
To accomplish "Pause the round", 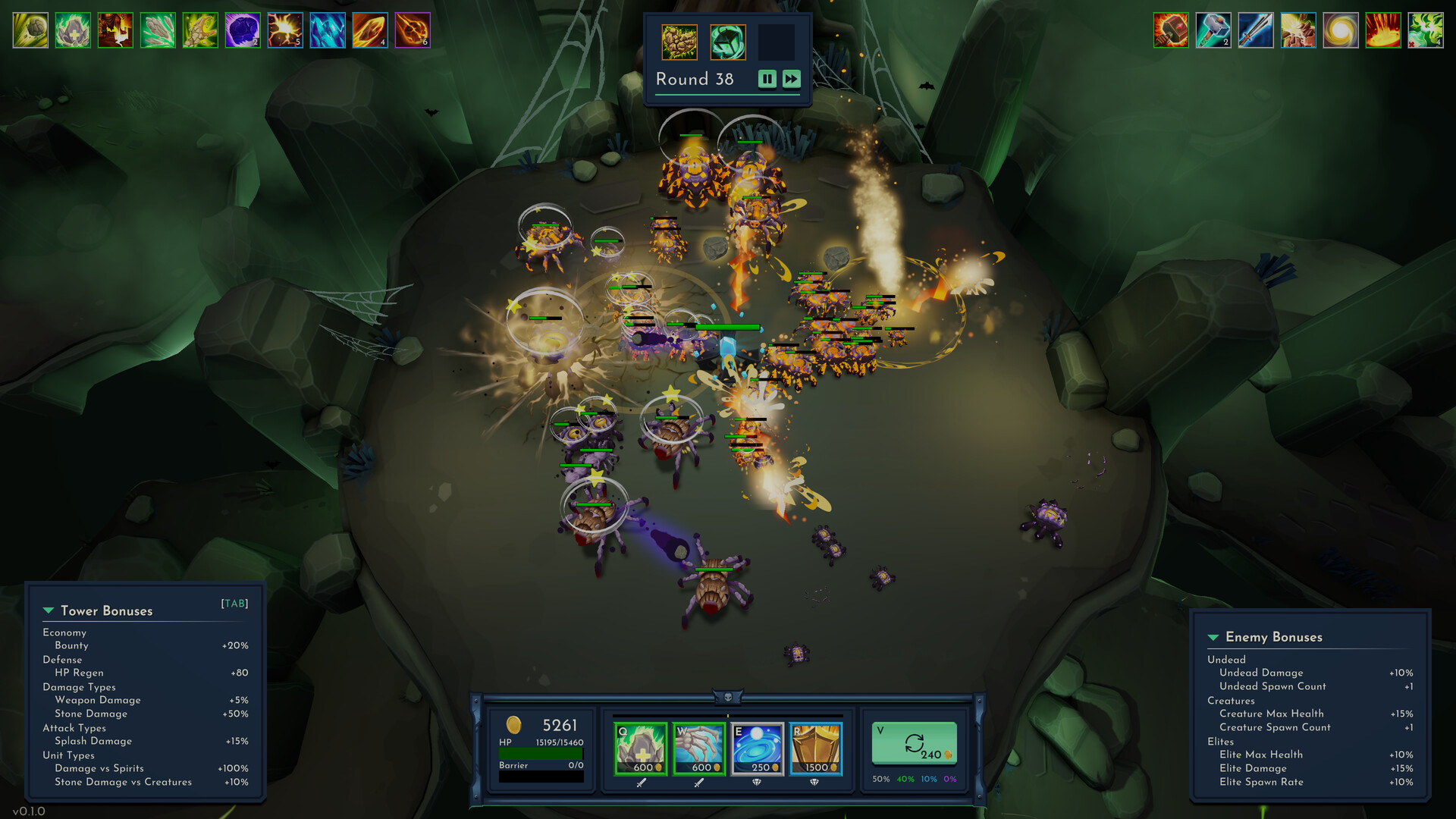I will pos(767,79).
